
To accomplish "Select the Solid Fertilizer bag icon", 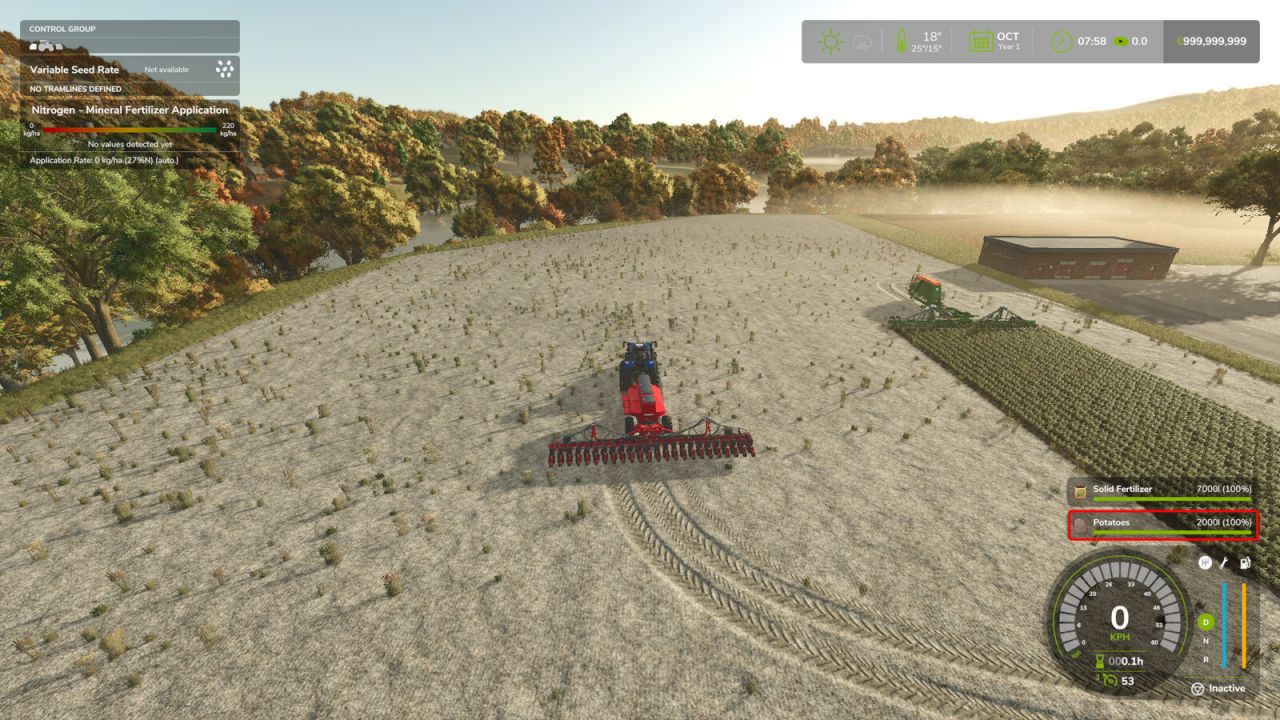I will [1080, 490].
